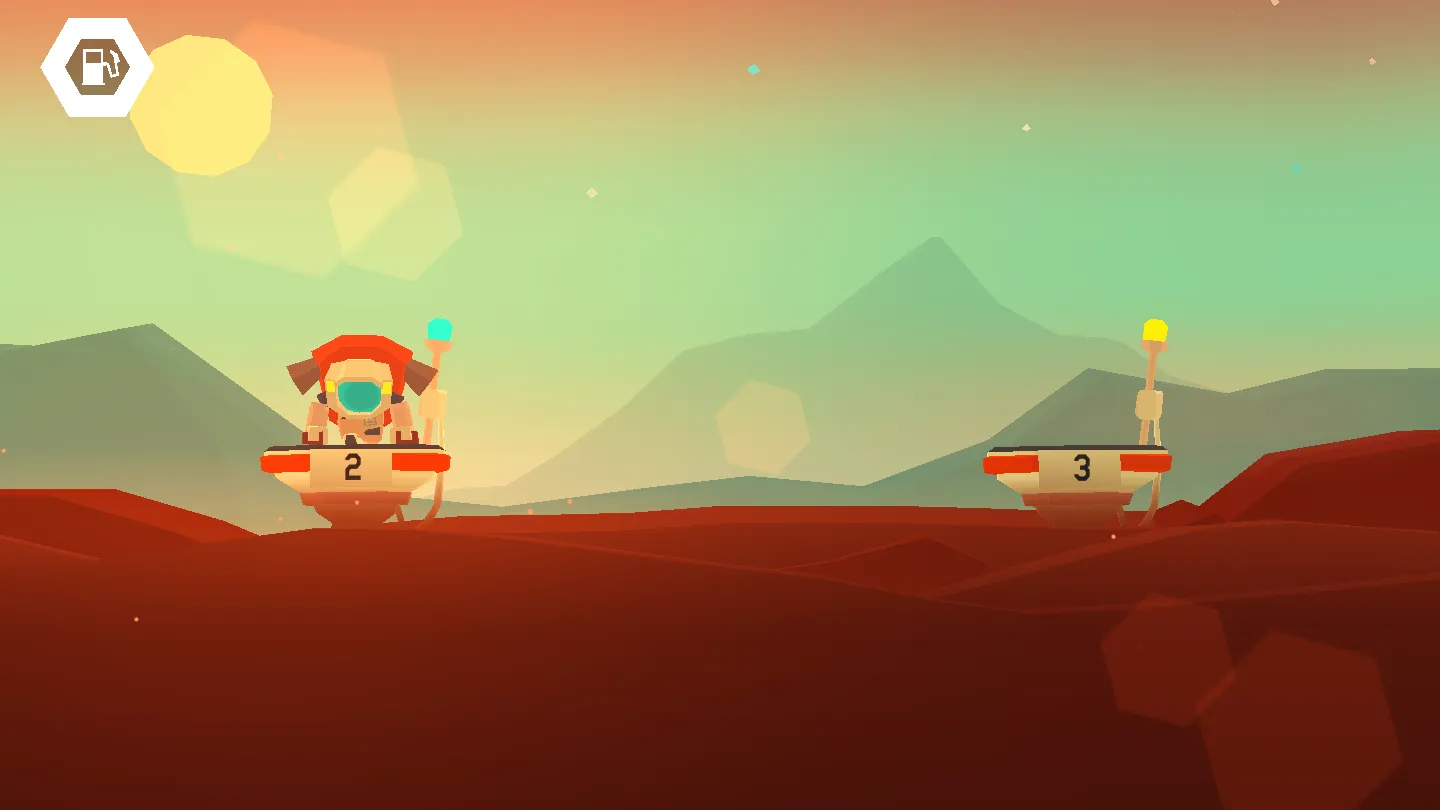The image size is (1440, 810).
Task: Tap the fuel pump hexagon icon
Action: click(97, 67)
